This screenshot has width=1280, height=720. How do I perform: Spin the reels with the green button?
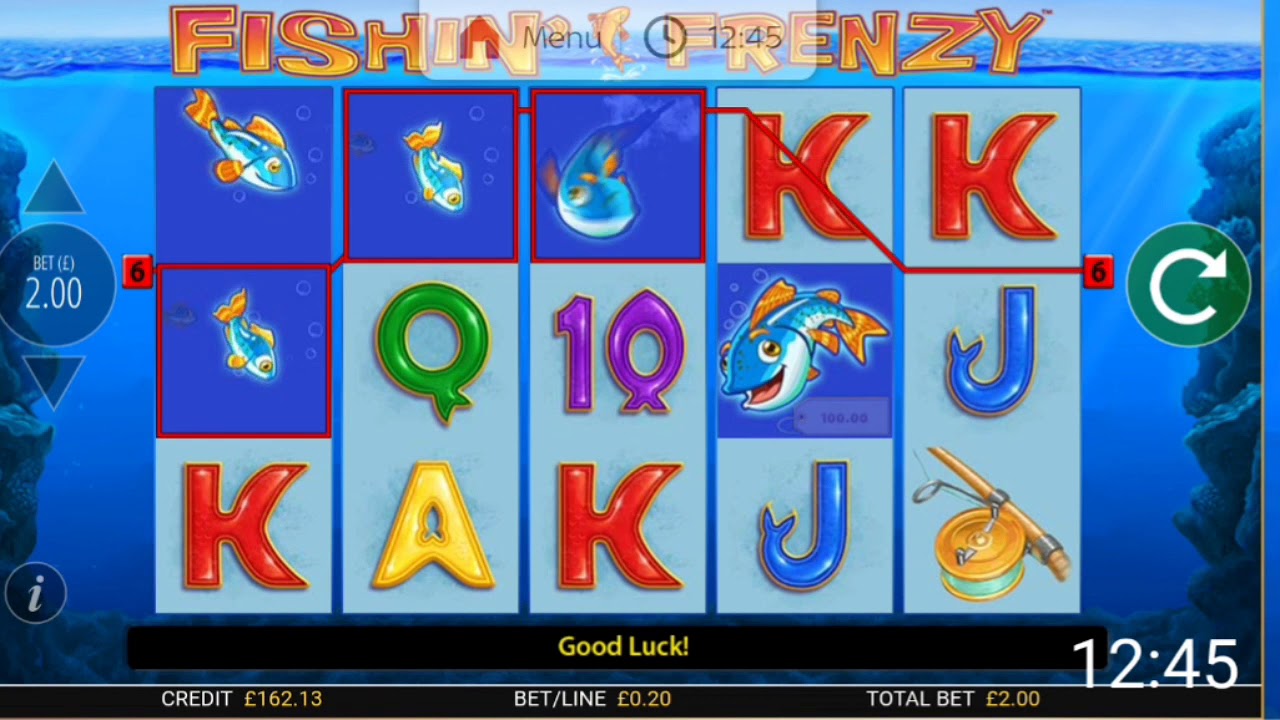[1188, 285]
